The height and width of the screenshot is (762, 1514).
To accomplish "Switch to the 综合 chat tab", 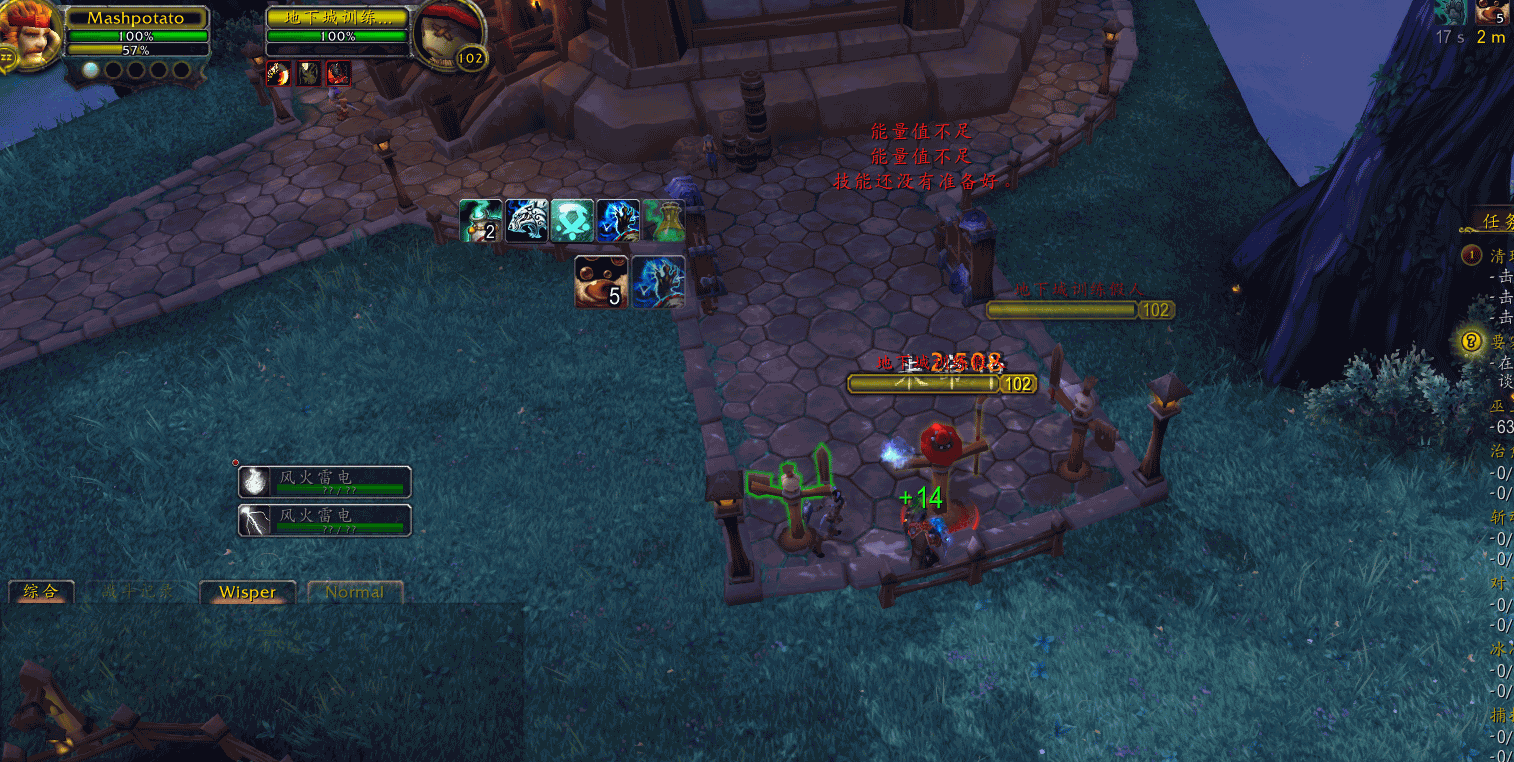I will tap(41, 592).
